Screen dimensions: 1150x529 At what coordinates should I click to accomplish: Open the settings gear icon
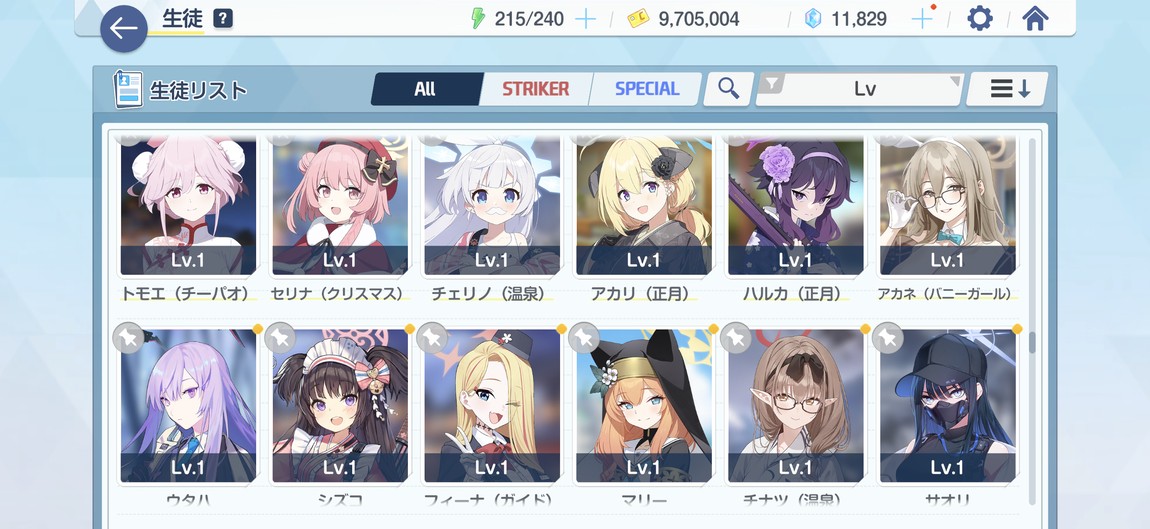click(x=979, y=19)
